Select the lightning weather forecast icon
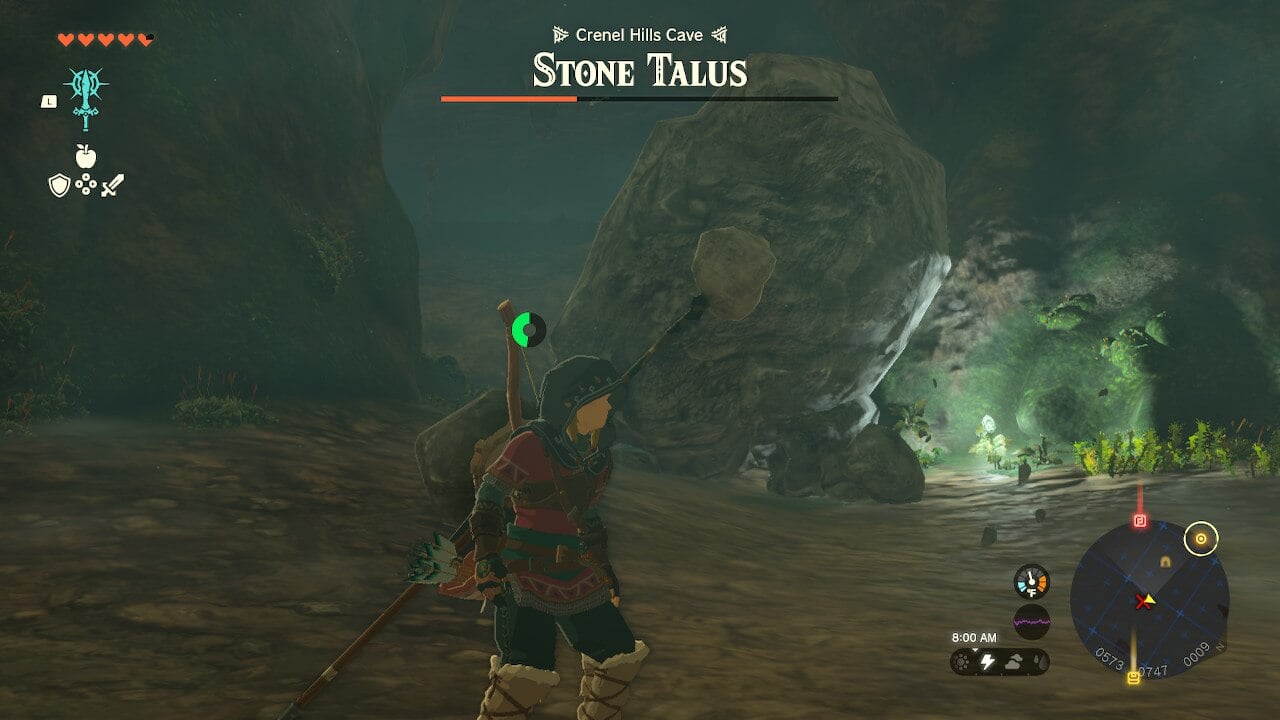 click(x=988, y=662)
